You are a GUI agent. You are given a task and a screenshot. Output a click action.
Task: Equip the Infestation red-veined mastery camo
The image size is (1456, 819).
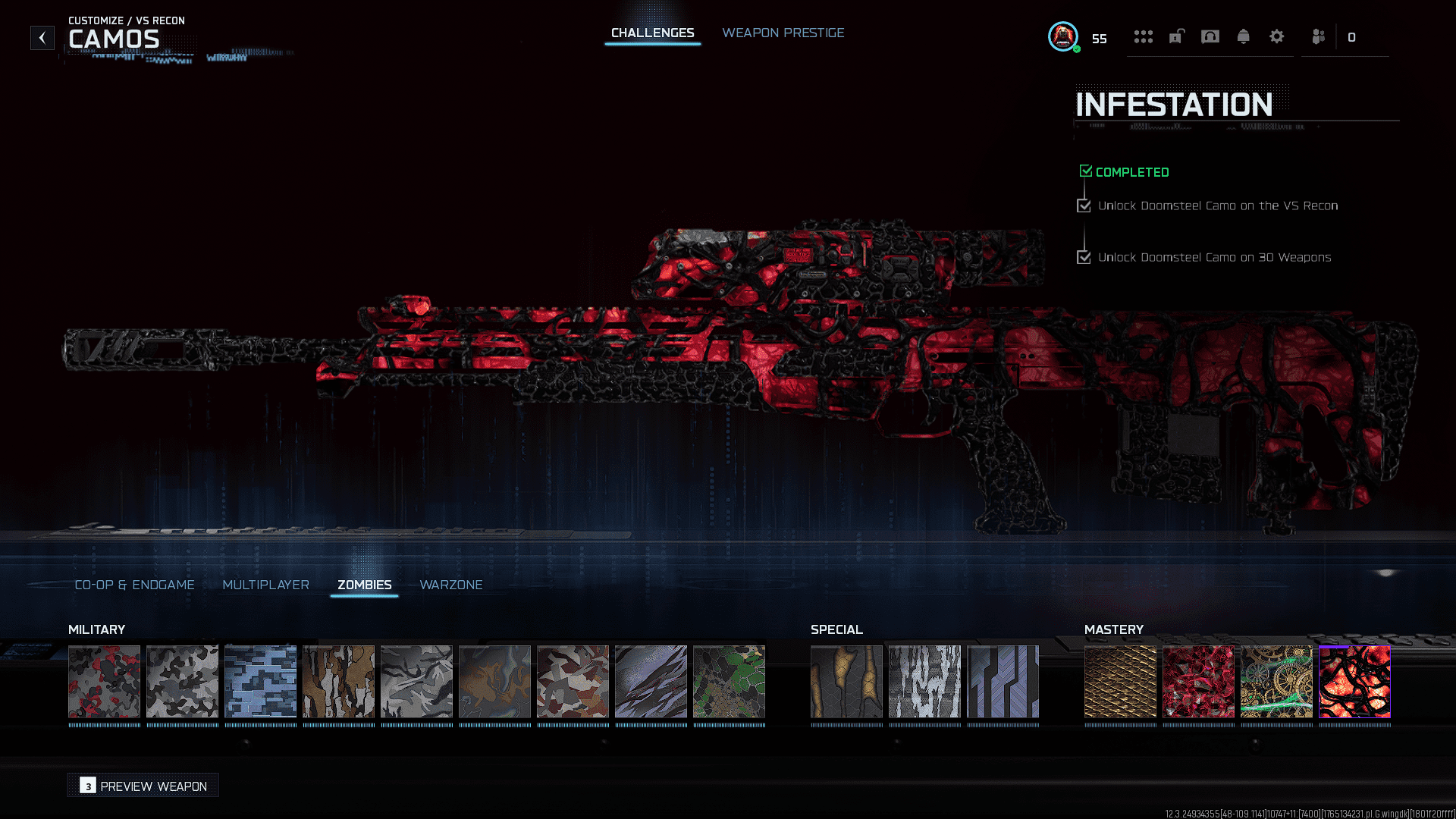(1354, 681)
